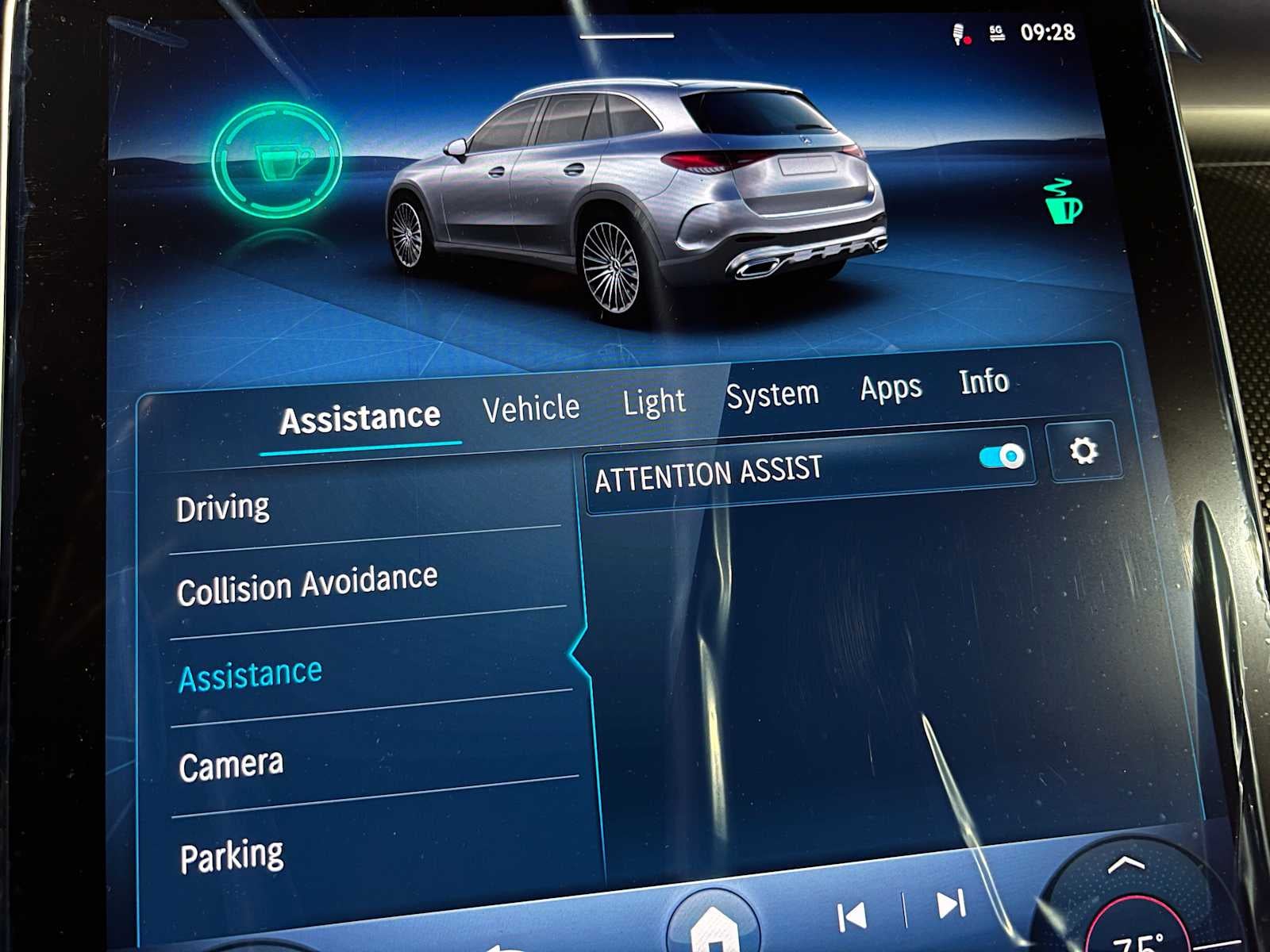Viewport: 1270px width, 952px height.
Task: Open the Light tab
Action: point(653,401)
